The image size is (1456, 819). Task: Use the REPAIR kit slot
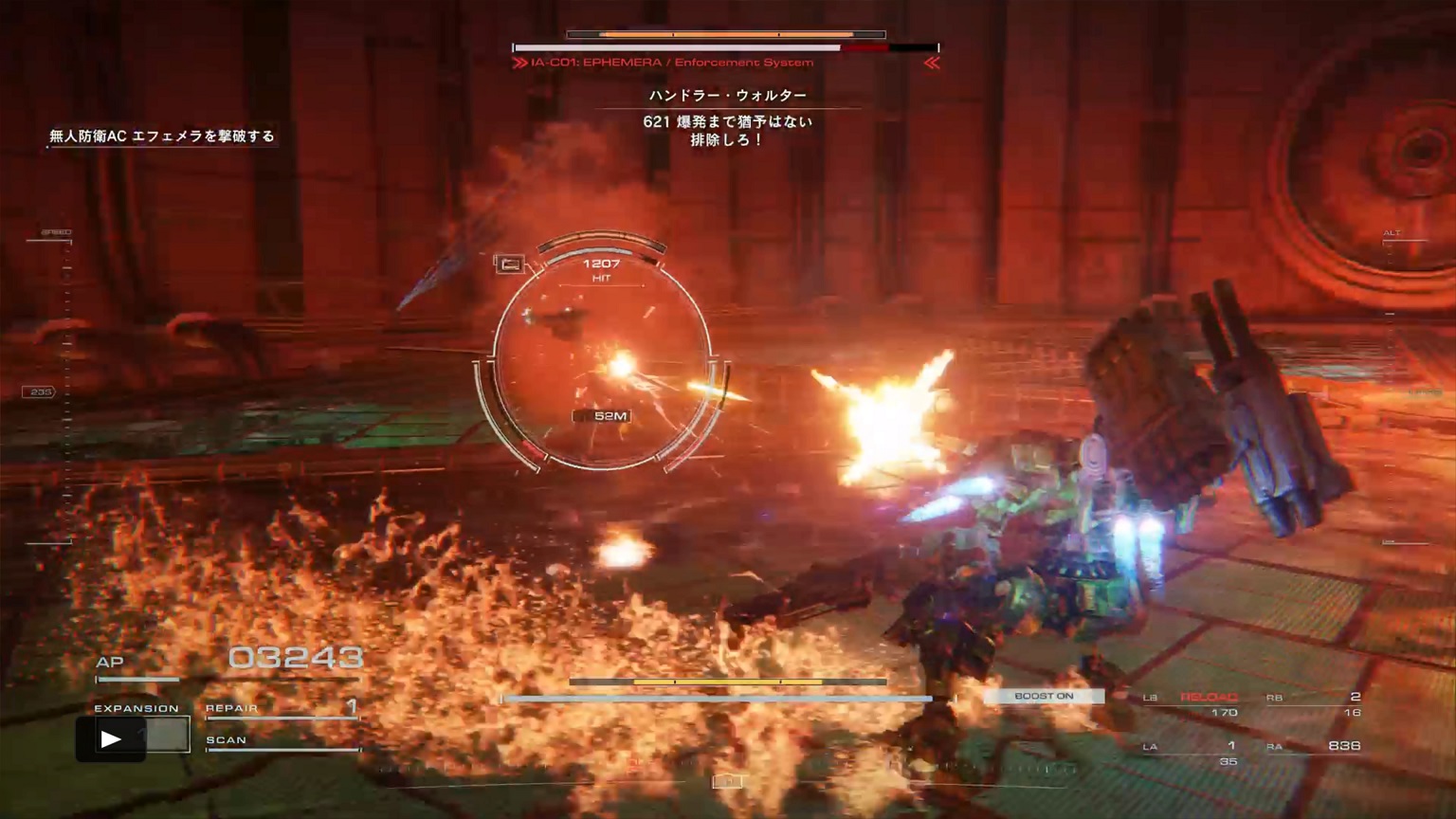pyautogui.click(x=282, y=708)
